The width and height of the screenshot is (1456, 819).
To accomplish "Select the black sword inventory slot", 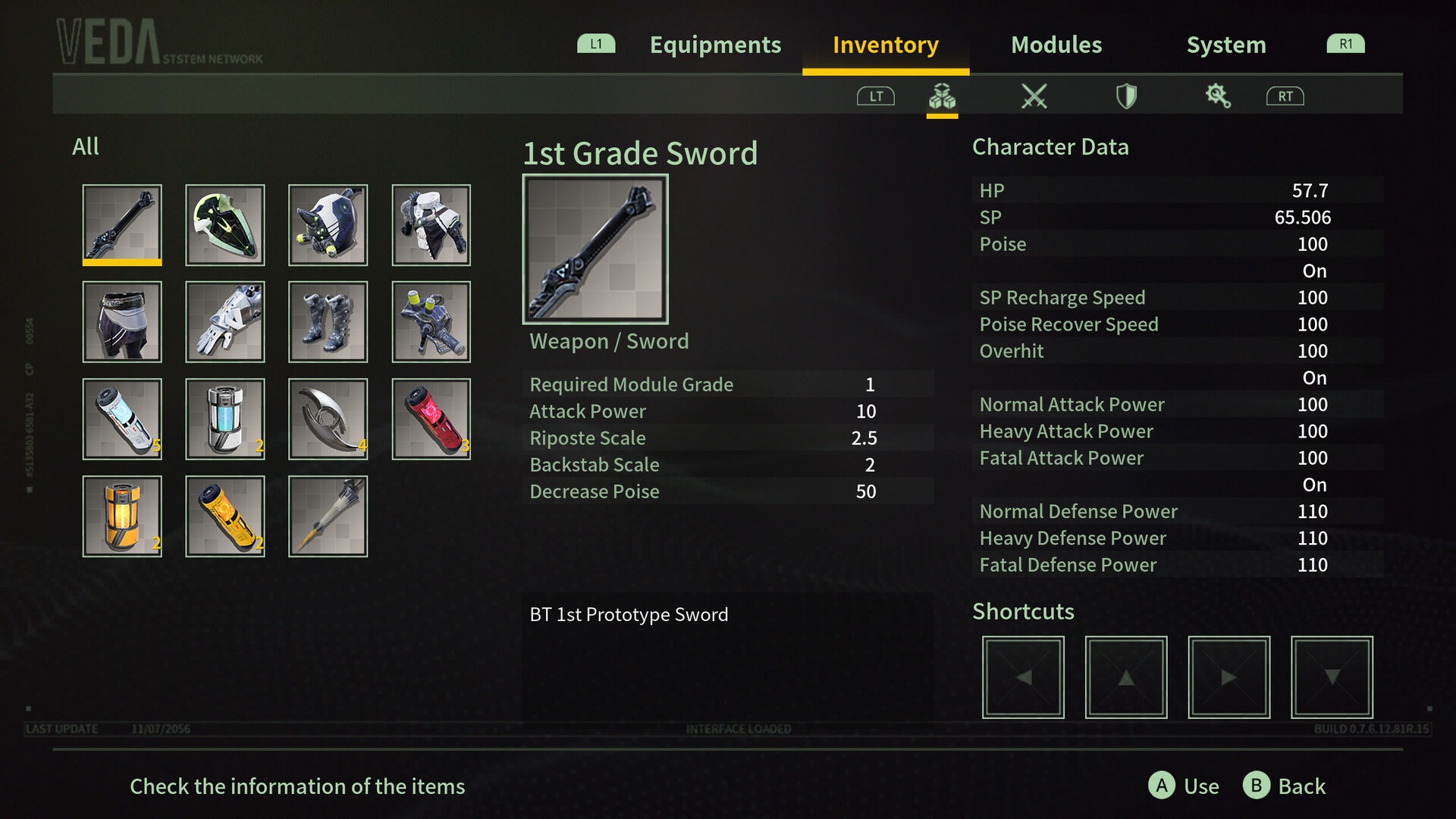I will click(x=122, y=224).
